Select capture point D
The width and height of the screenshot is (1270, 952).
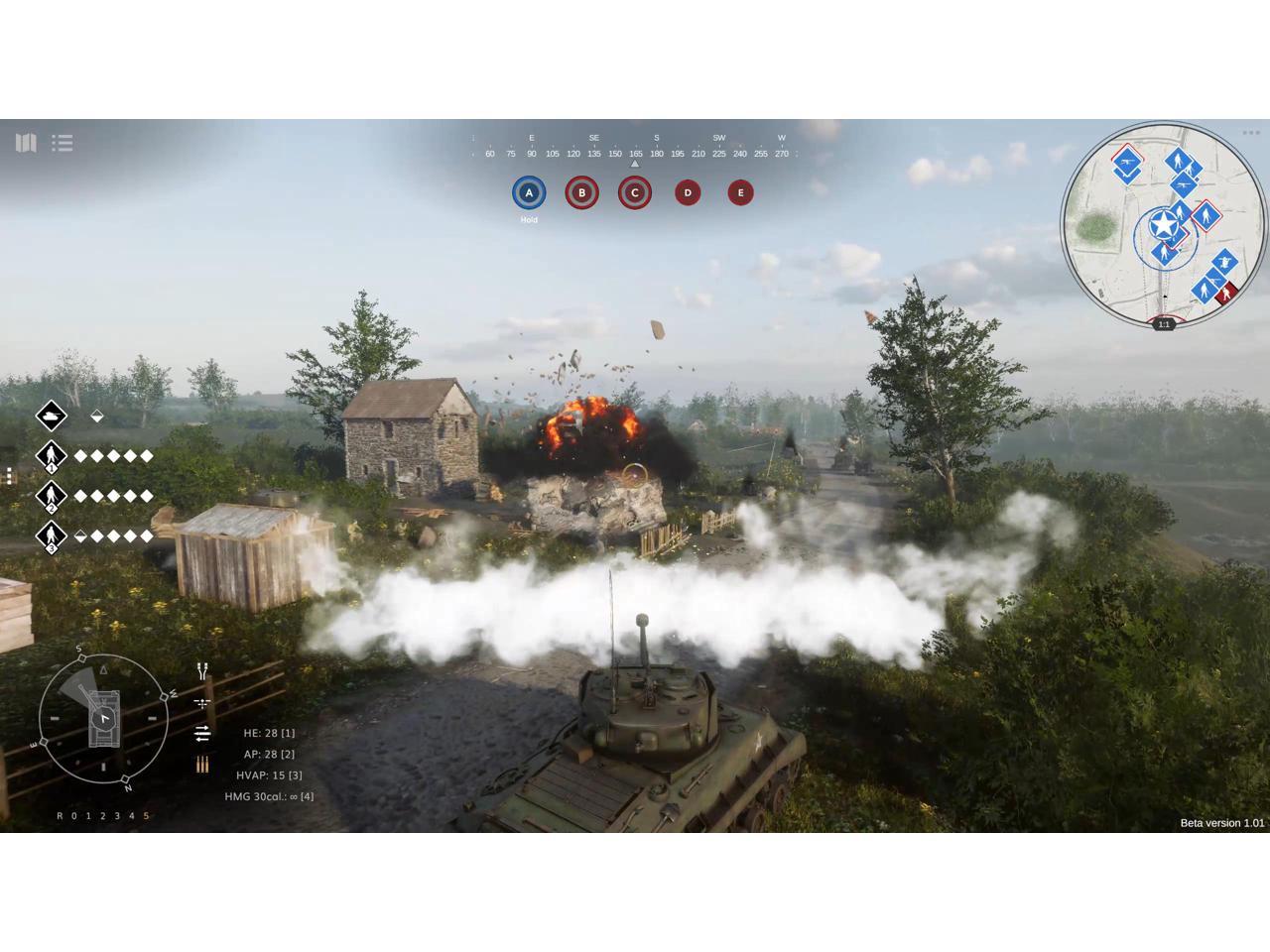coord(688,192)
